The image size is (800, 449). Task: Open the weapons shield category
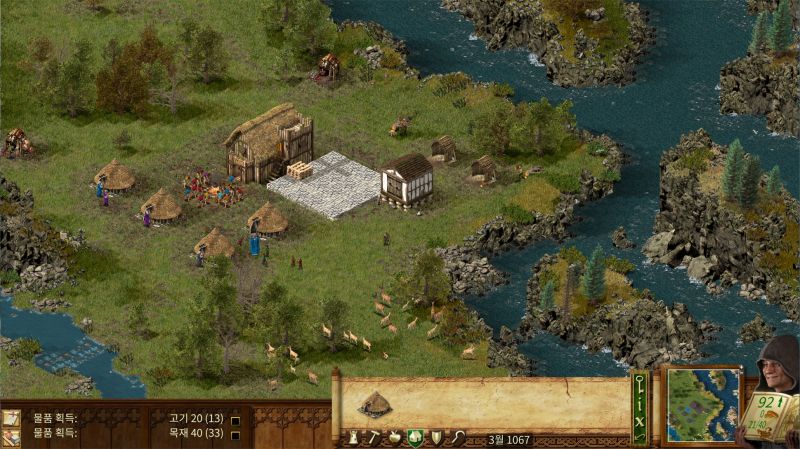(x=435, y=437)
